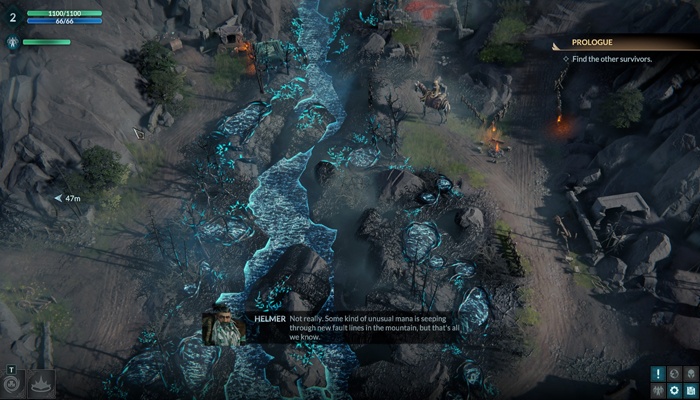
Task: Click the Find the other survivors objective
Action: (612, 59)
